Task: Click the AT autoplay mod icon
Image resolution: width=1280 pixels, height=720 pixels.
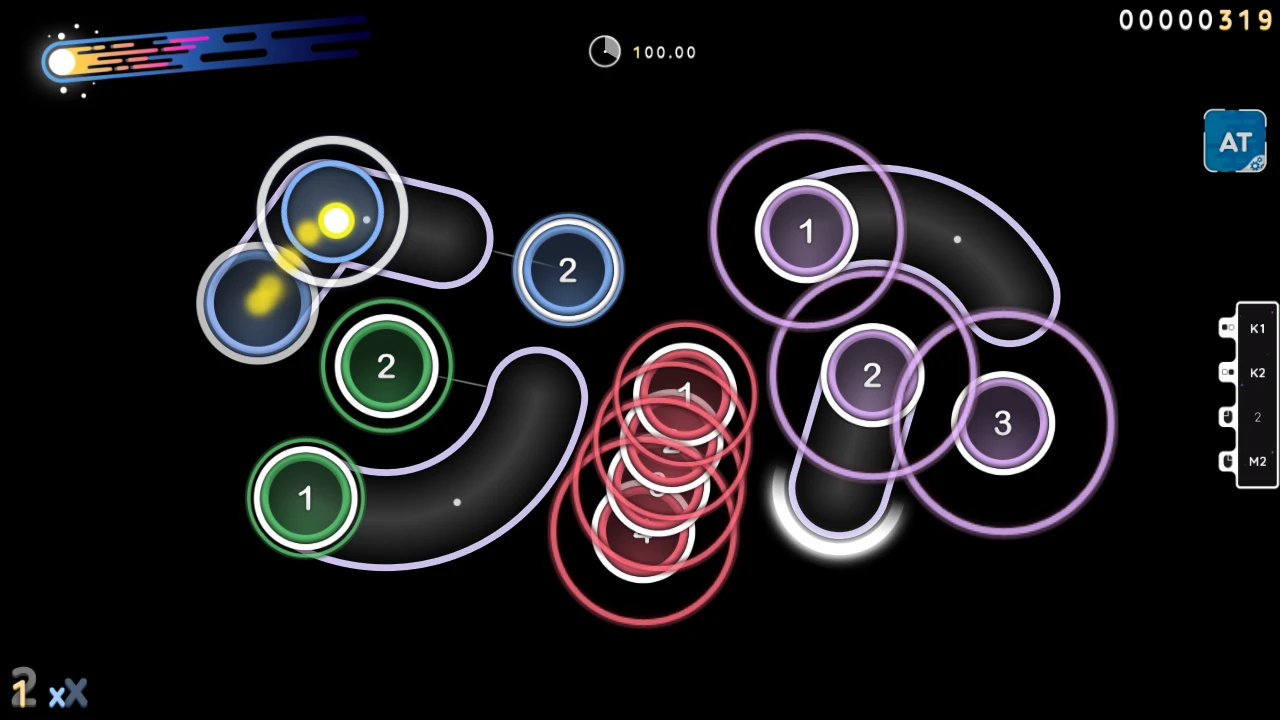Action: 1234,141
